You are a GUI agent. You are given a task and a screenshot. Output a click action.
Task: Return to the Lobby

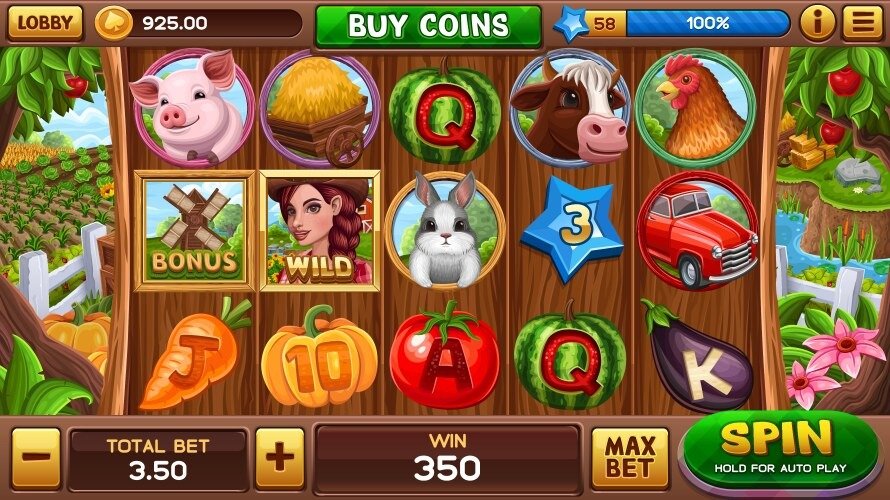click(45, 23)
